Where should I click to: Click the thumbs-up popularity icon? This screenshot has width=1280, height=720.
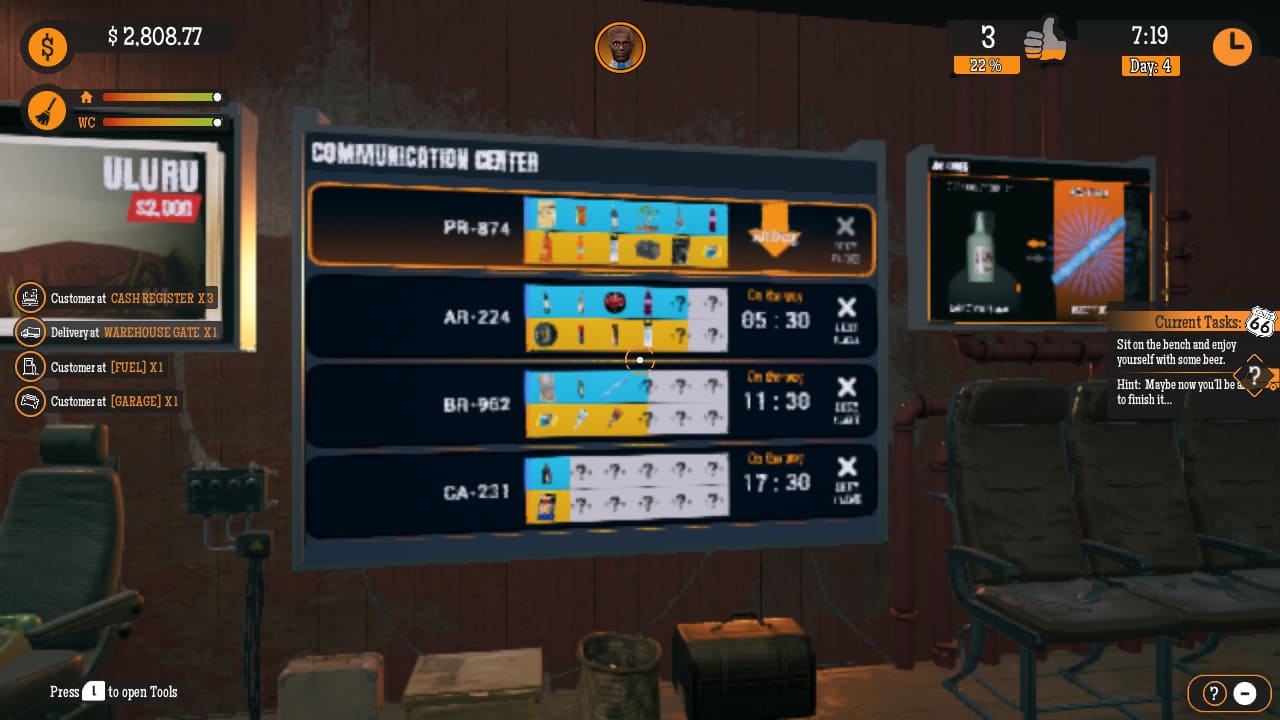1046,43
